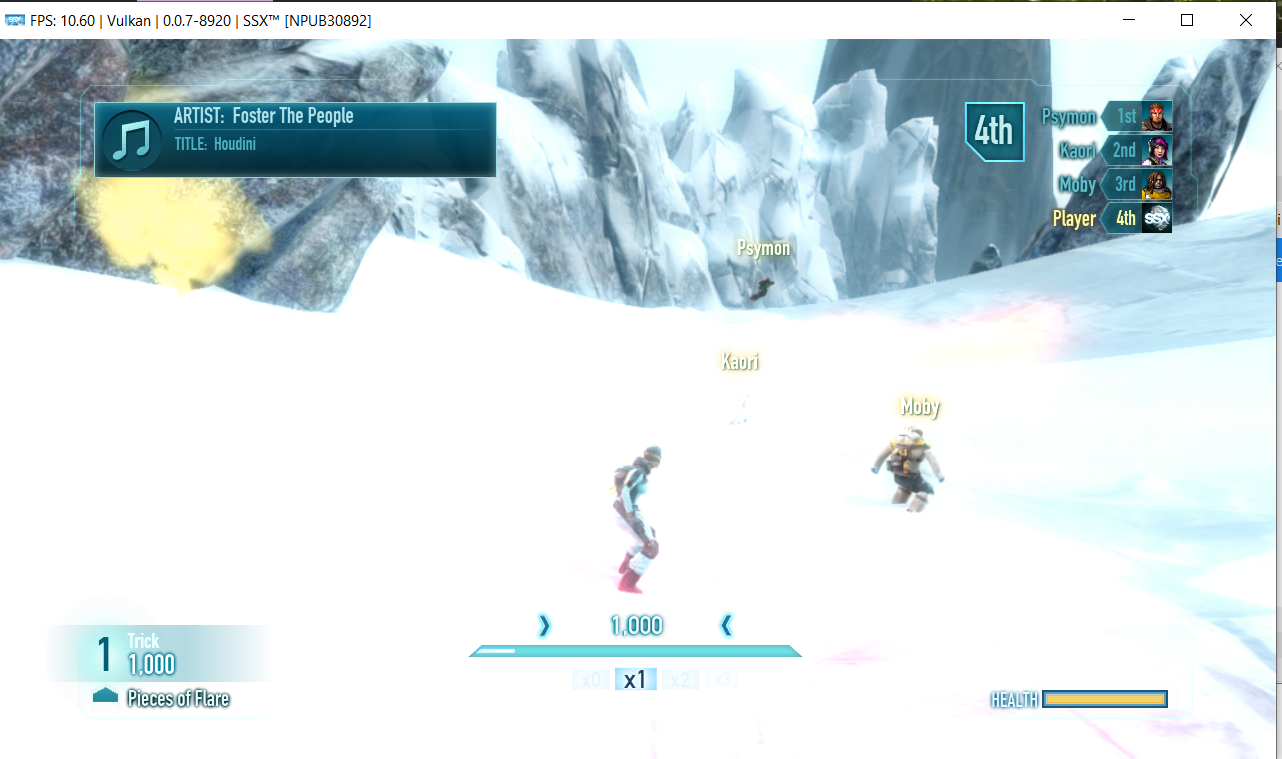Minimize the game window
The height and width of the screenshot is (759, 1282).
point(1129,20)
